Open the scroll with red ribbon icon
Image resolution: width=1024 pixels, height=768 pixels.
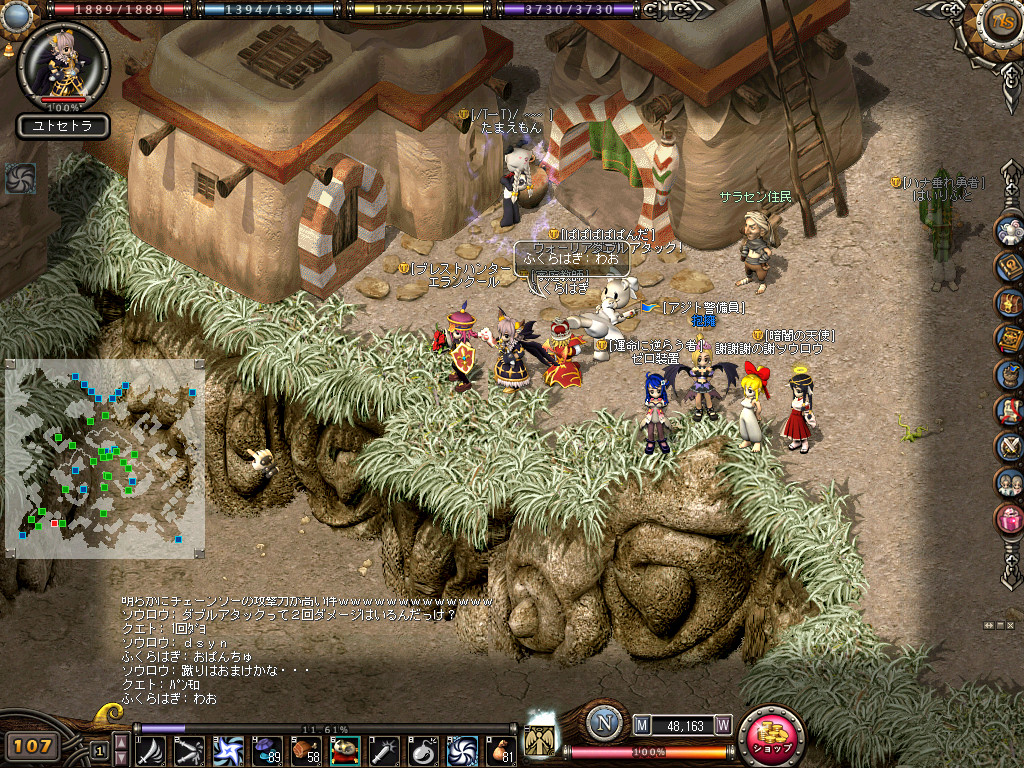click(x=1009, y=410)
